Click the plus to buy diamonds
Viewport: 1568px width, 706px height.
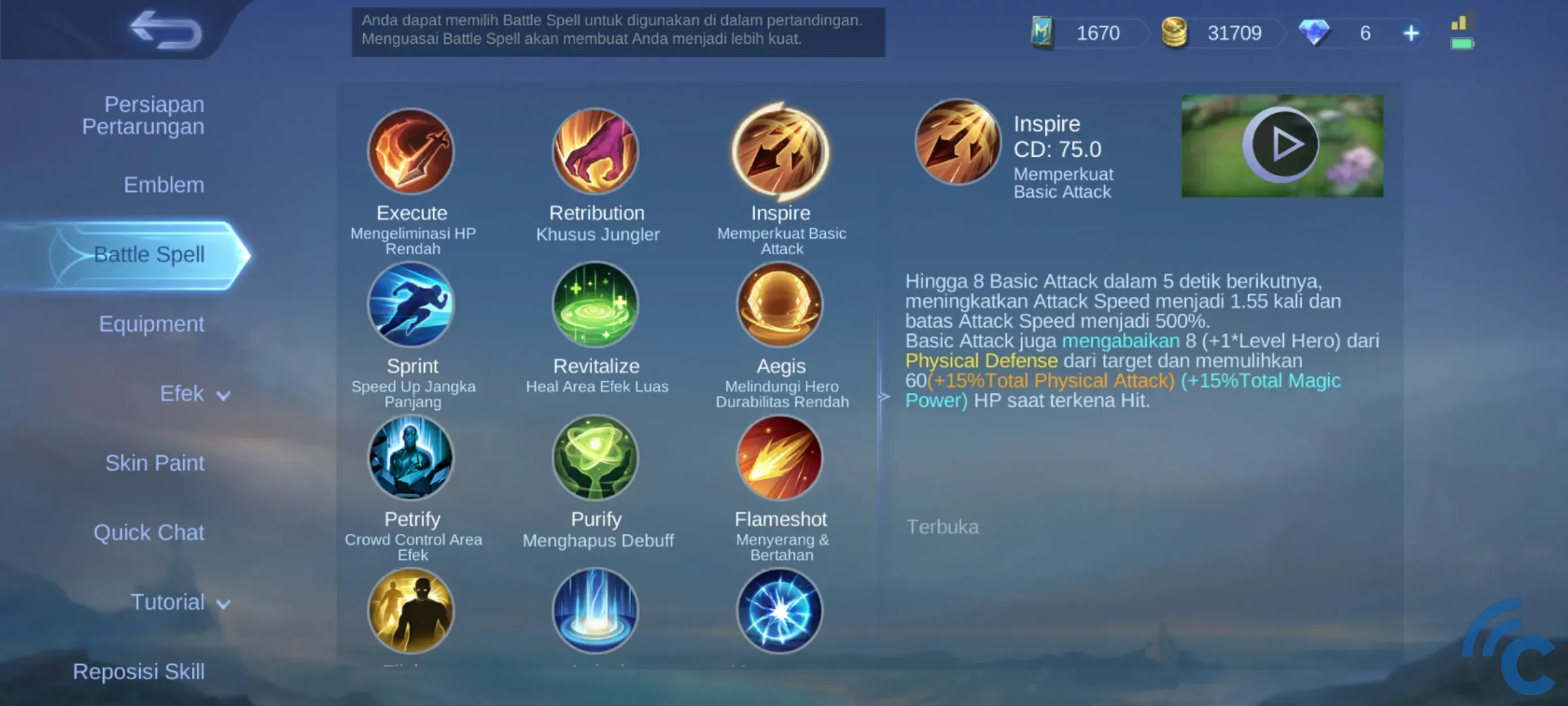coord(1410,33)
